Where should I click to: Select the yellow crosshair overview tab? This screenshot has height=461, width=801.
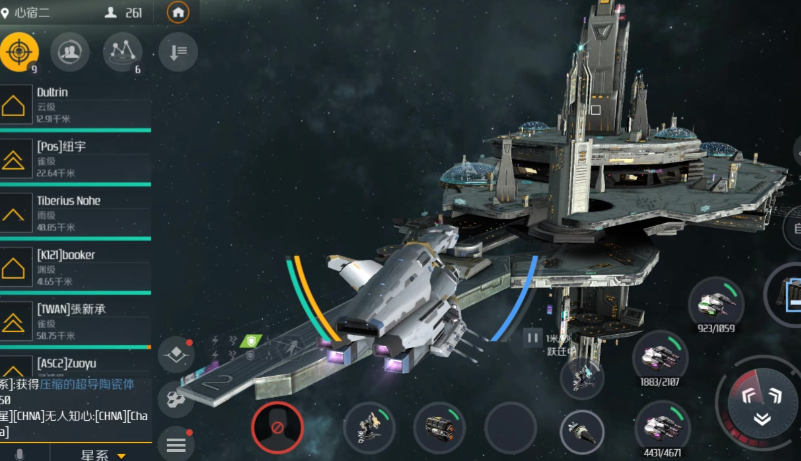19,52
